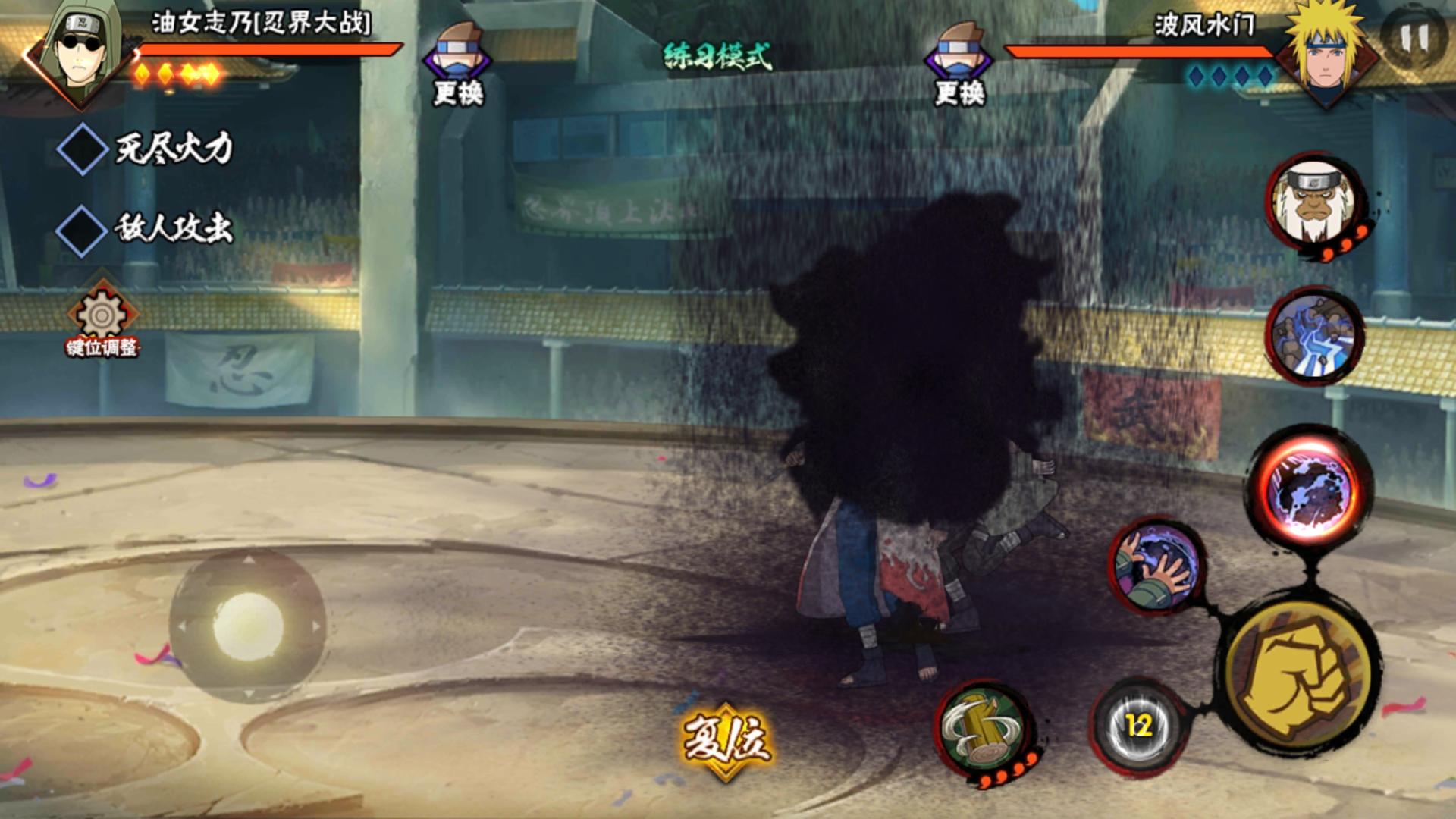This screenshot has height=819, width=1456.
Task: Tap the skill on 12 second cooldown
Action: (1138, 726)
